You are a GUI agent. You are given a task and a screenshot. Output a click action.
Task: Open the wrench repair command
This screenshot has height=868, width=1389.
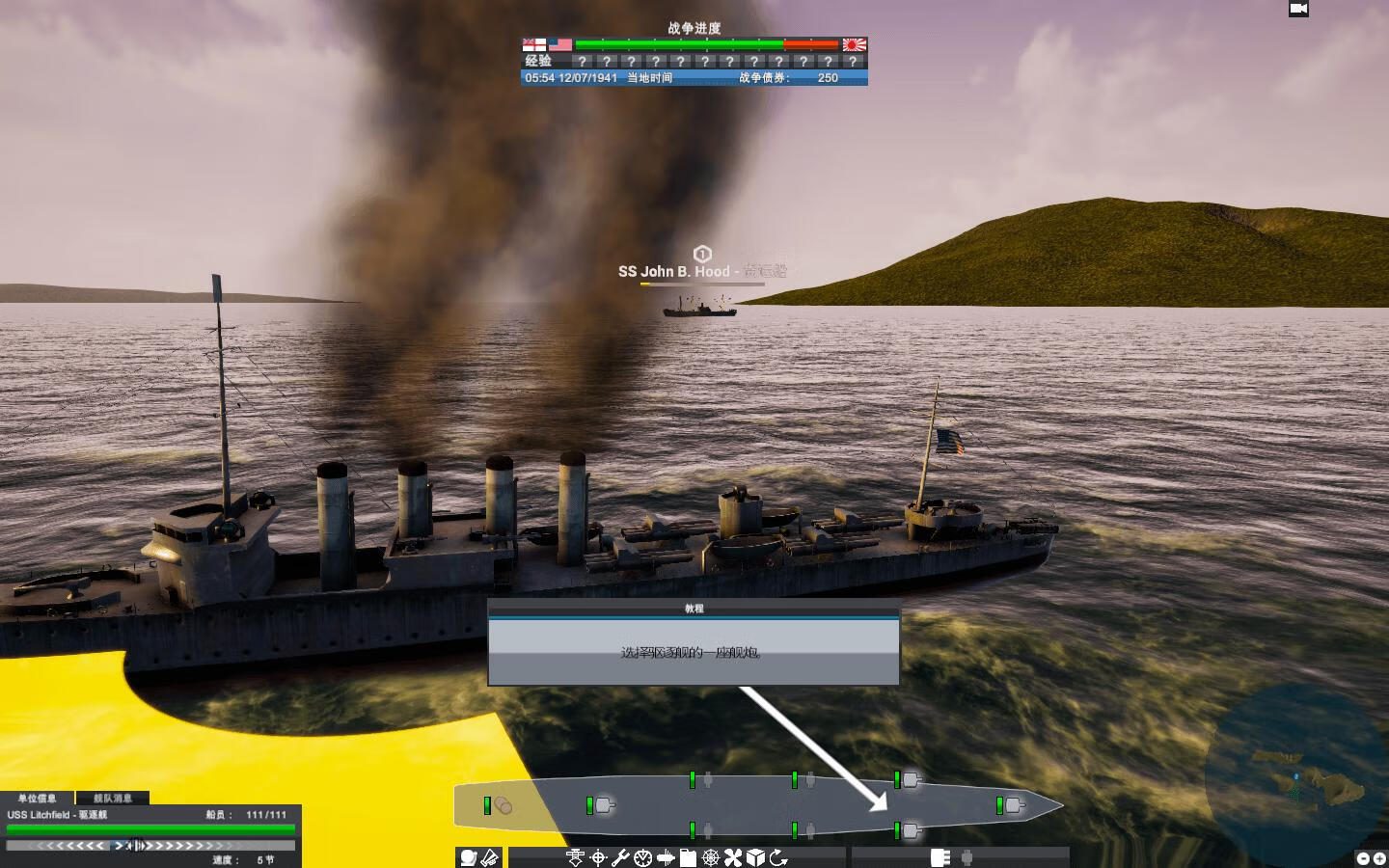click(620, 857)
